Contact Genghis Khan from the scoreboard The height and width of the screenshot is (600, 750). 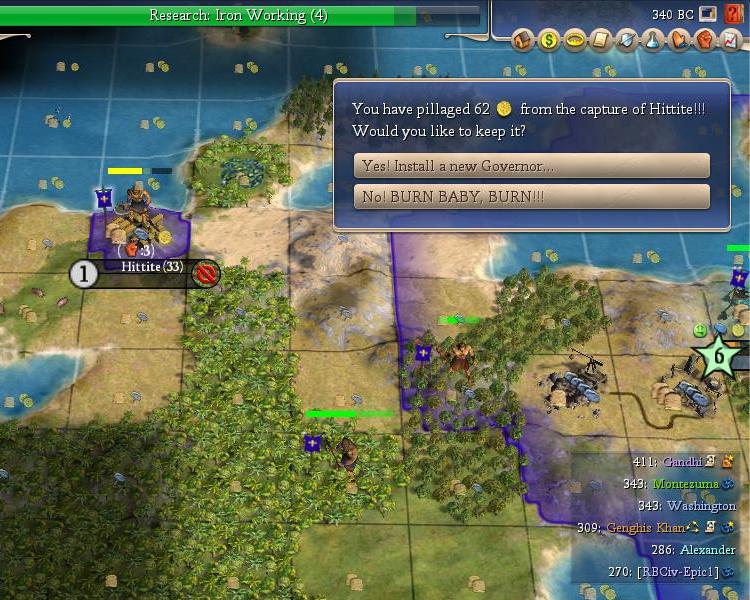coord(645,527)
